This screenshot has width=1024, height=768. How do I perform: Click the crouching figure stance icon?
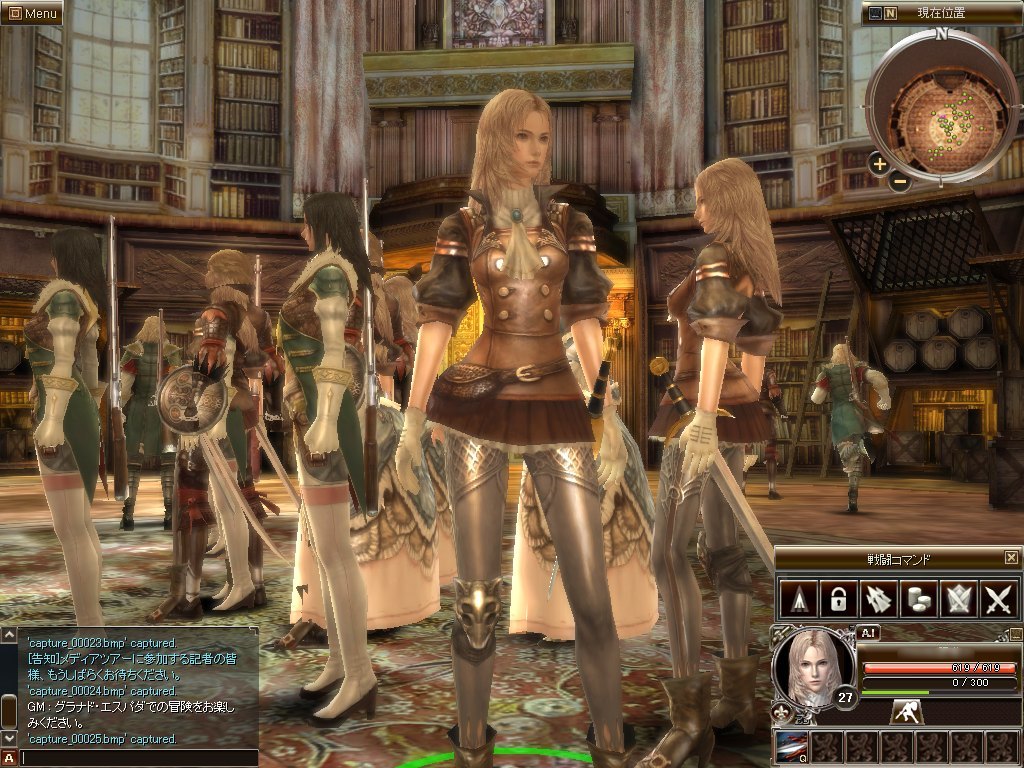pyautogui.click(x=908, y=711)
